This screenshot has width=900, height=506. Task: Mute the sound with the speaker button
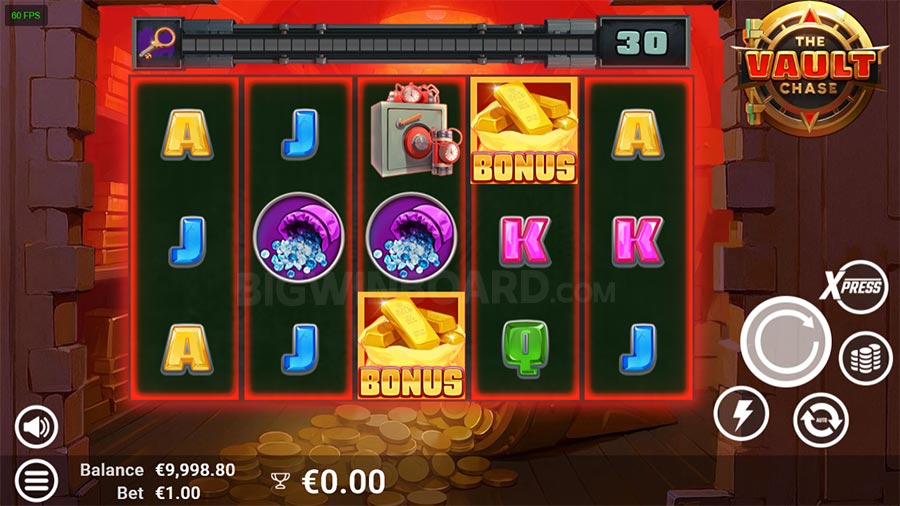36,428
